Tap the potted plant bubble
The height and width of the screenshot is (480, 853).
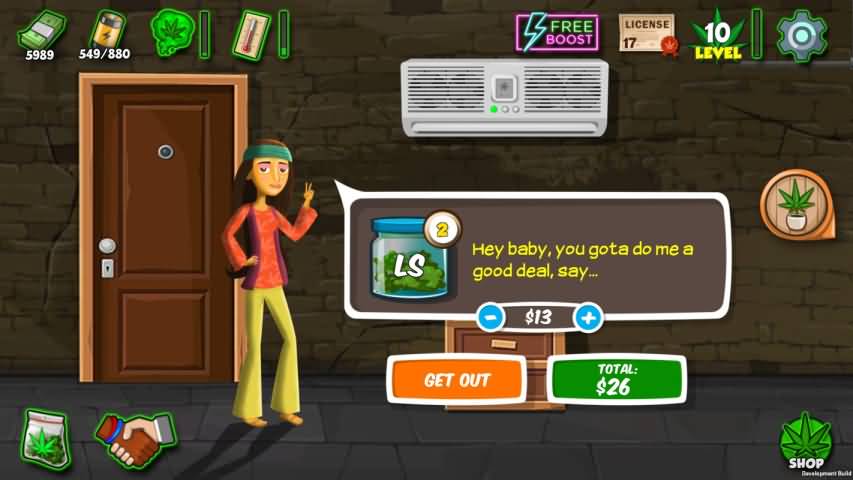(796, 203)
